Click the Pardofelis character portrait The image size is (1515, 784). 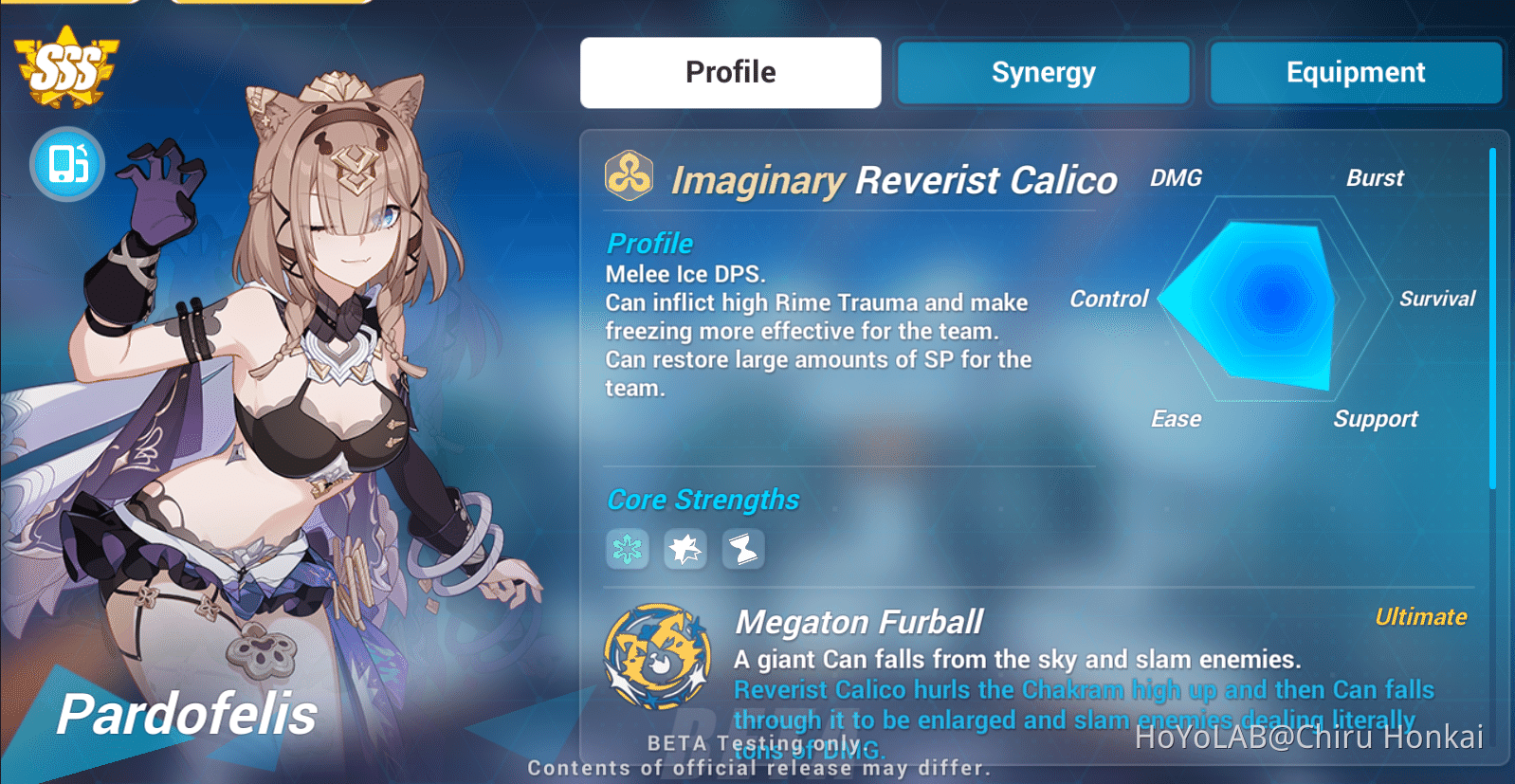(x=284, y=379)
